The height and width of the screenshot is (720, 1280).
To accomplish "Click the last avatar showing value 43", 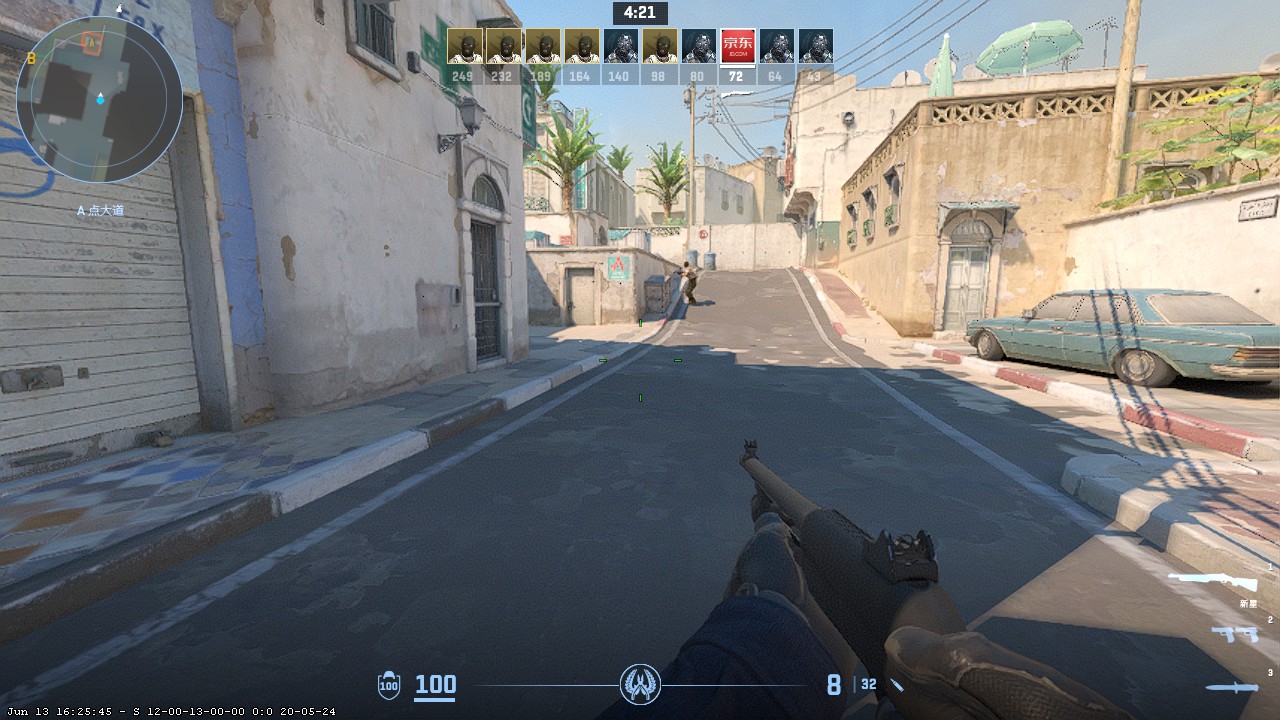I will pyautogui.click(x=817, y=45).
